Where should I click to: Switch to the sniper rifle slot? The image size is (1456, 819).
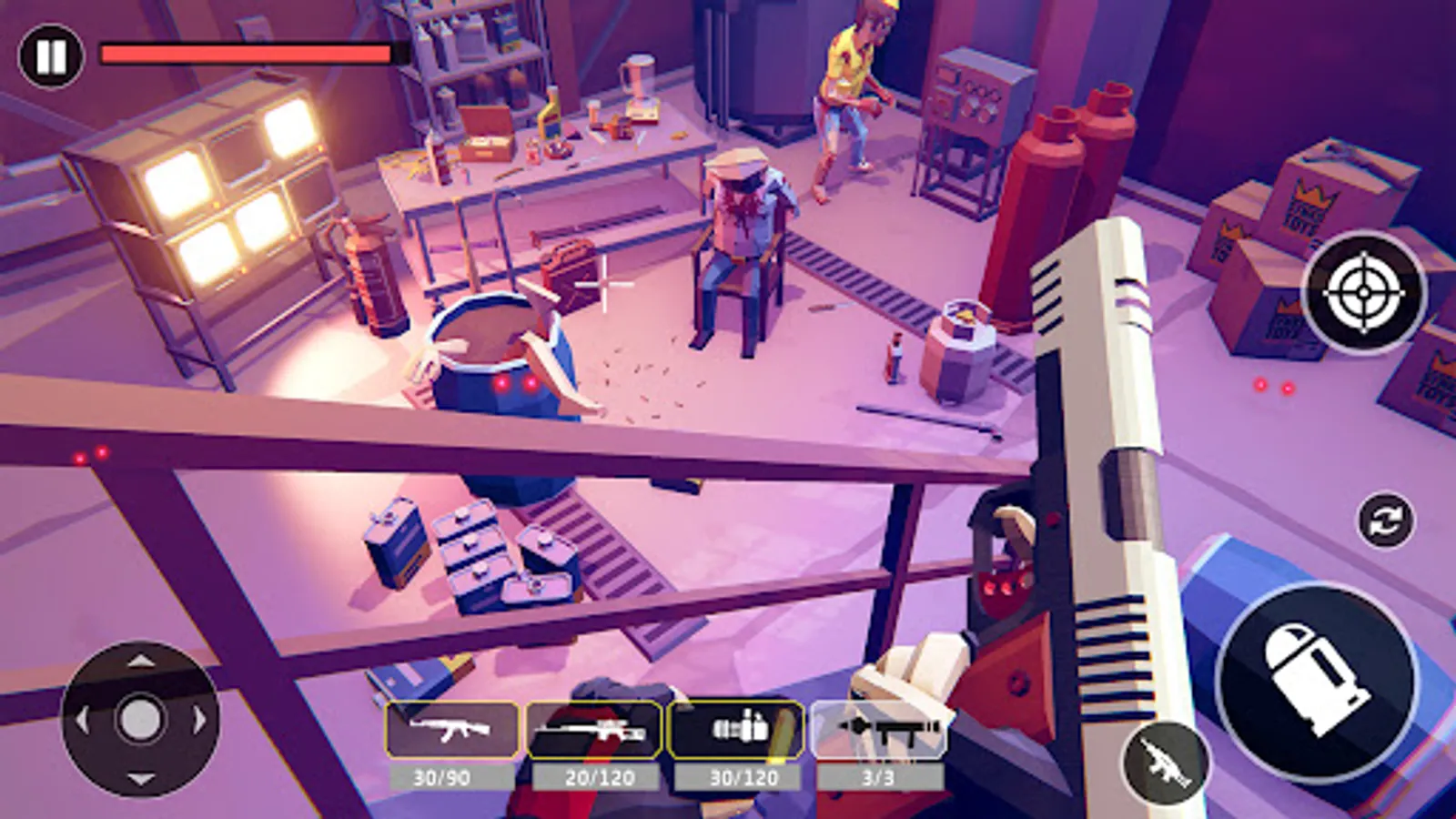coord(594,730)
